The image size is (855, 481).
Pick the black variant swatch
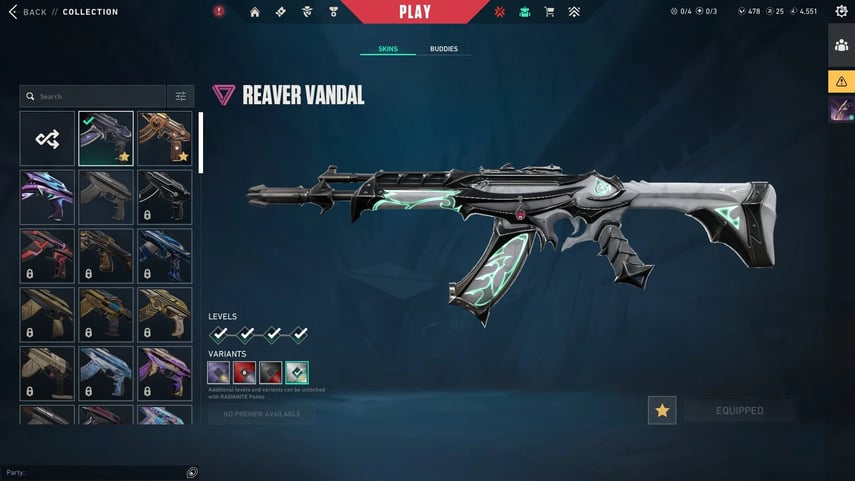(x=270, y=373)
